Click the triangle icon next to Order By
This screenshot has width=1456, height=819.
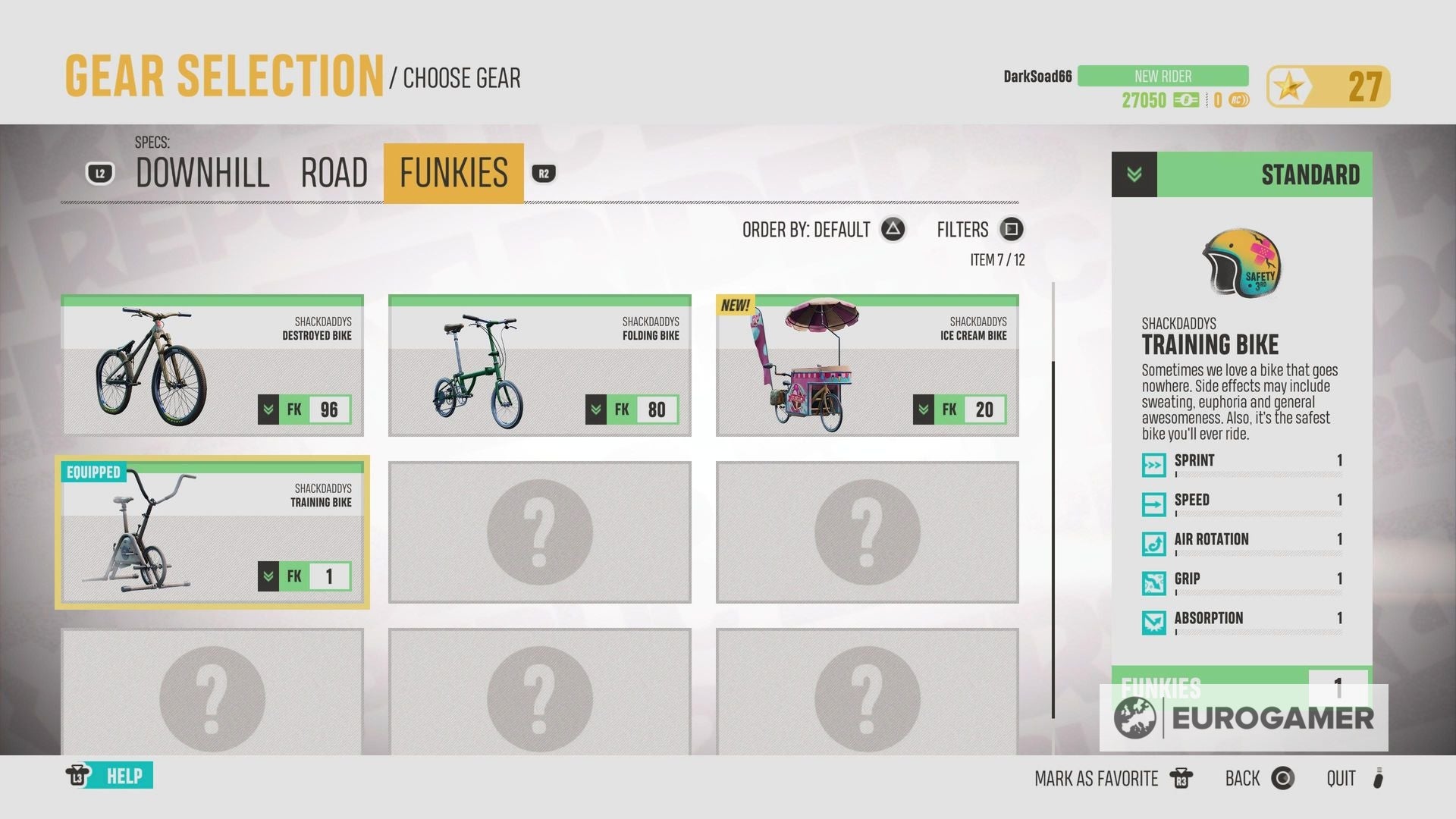pyautogui.click(x=892, y=230)
